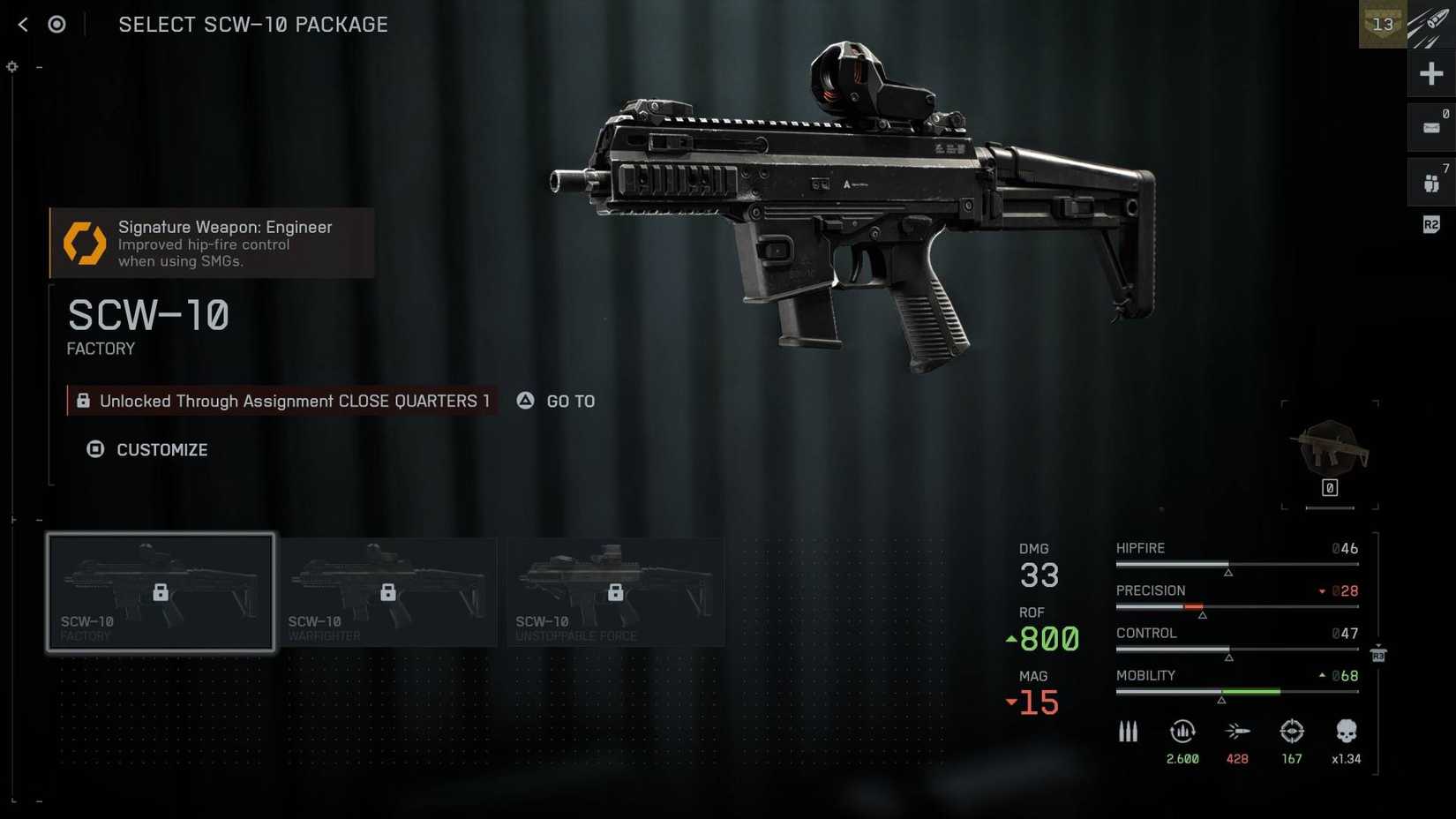The height and width of the screenshot is (819, 1456).
Task: Open the squad icon in the right sidebar
Action: [1430, 183]
